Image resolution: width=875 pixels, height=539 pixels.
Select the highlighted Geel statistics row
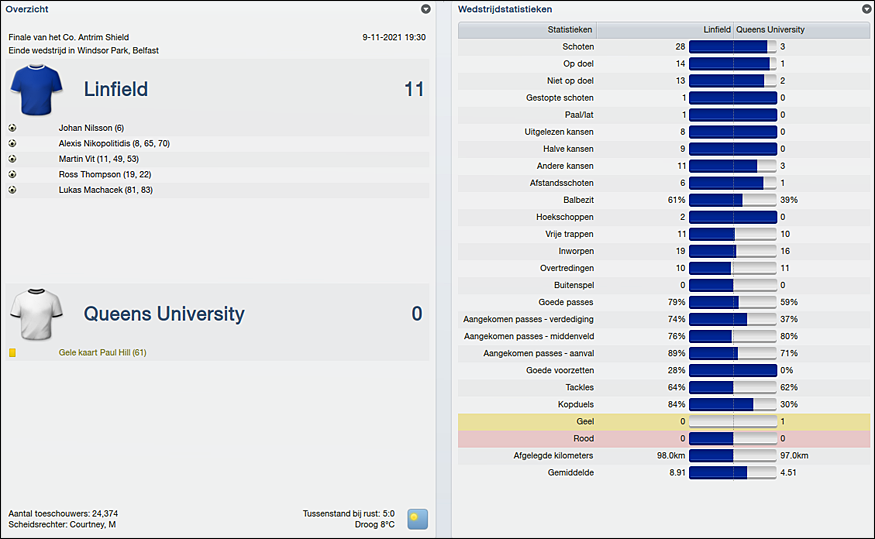click(664, 422)
